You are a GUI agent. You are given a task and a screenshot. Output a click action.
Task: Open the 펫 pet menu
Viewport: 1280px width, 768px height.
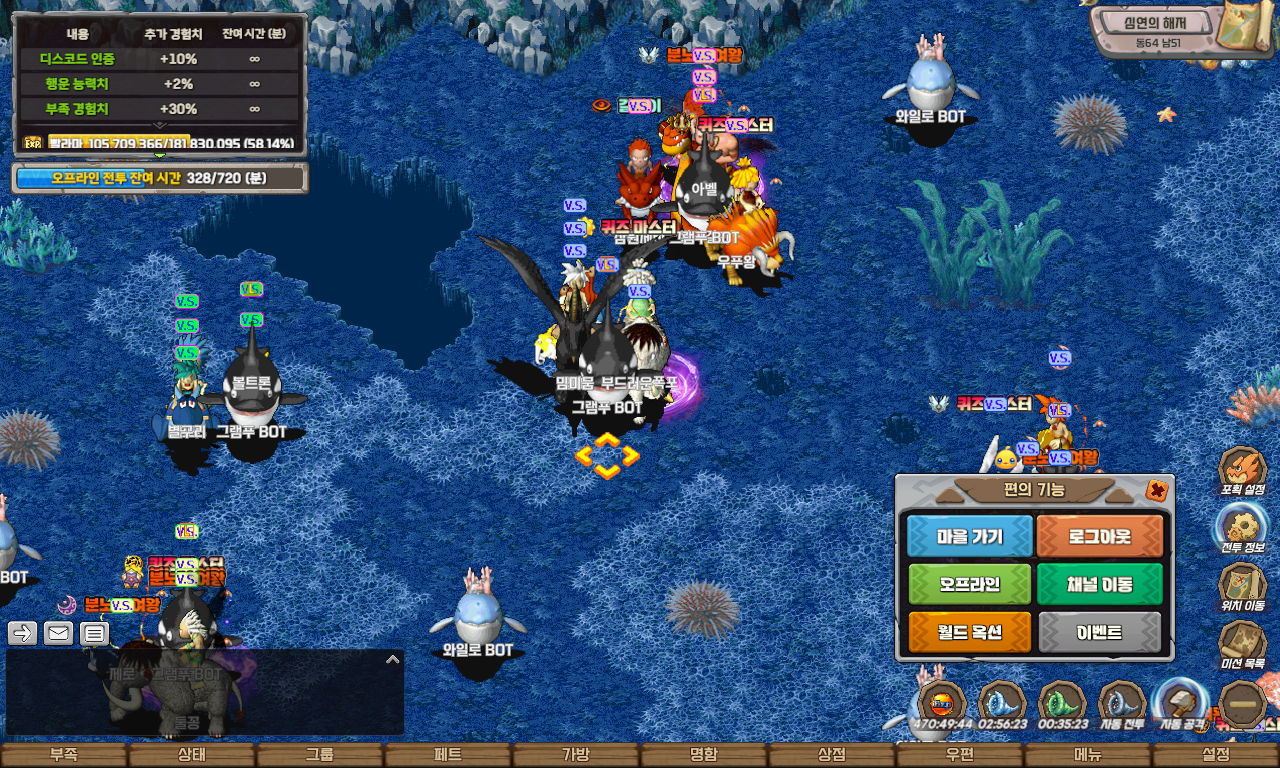coord(447,755)
